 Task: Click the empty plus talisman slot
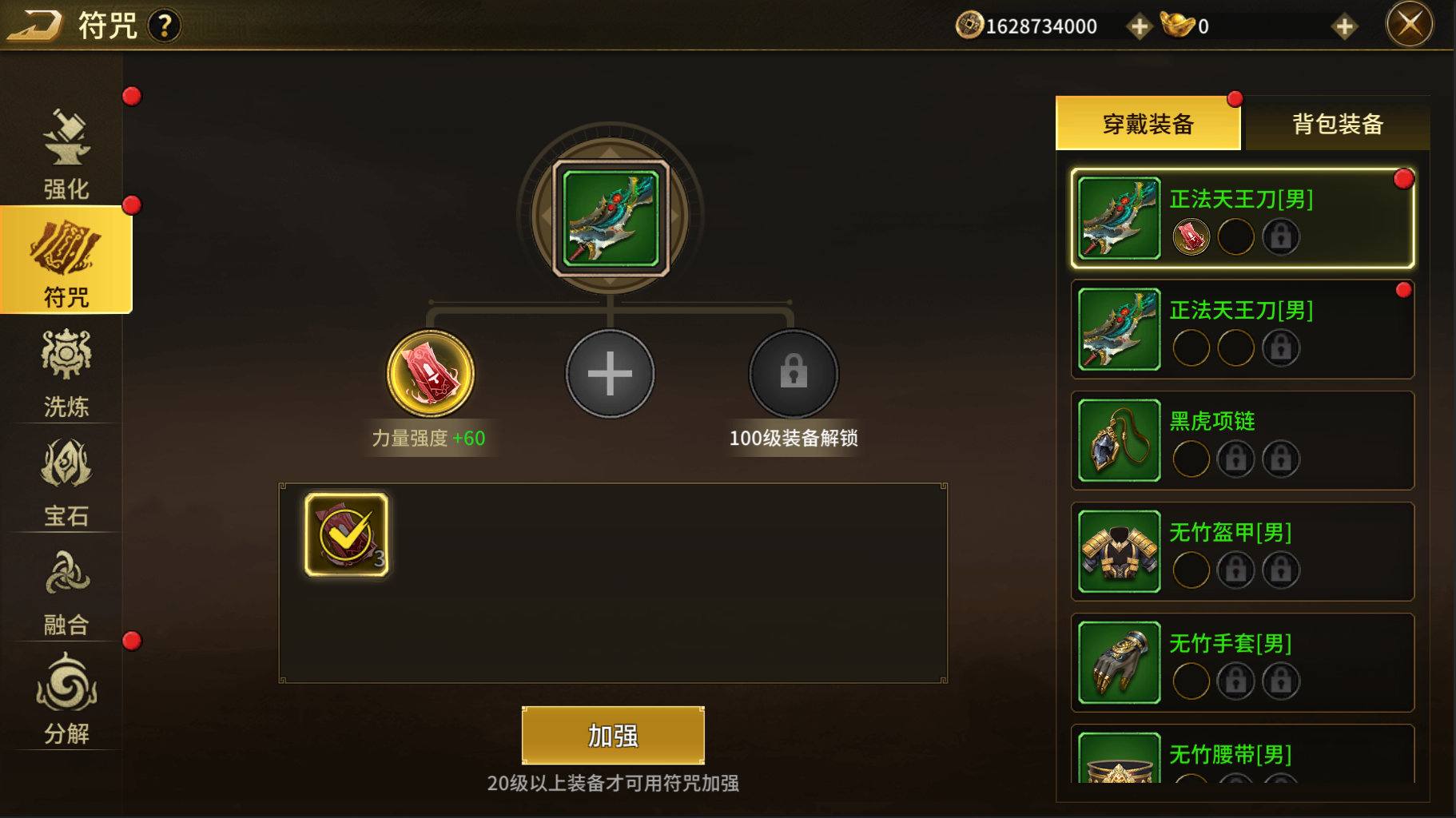click(610, 373)
